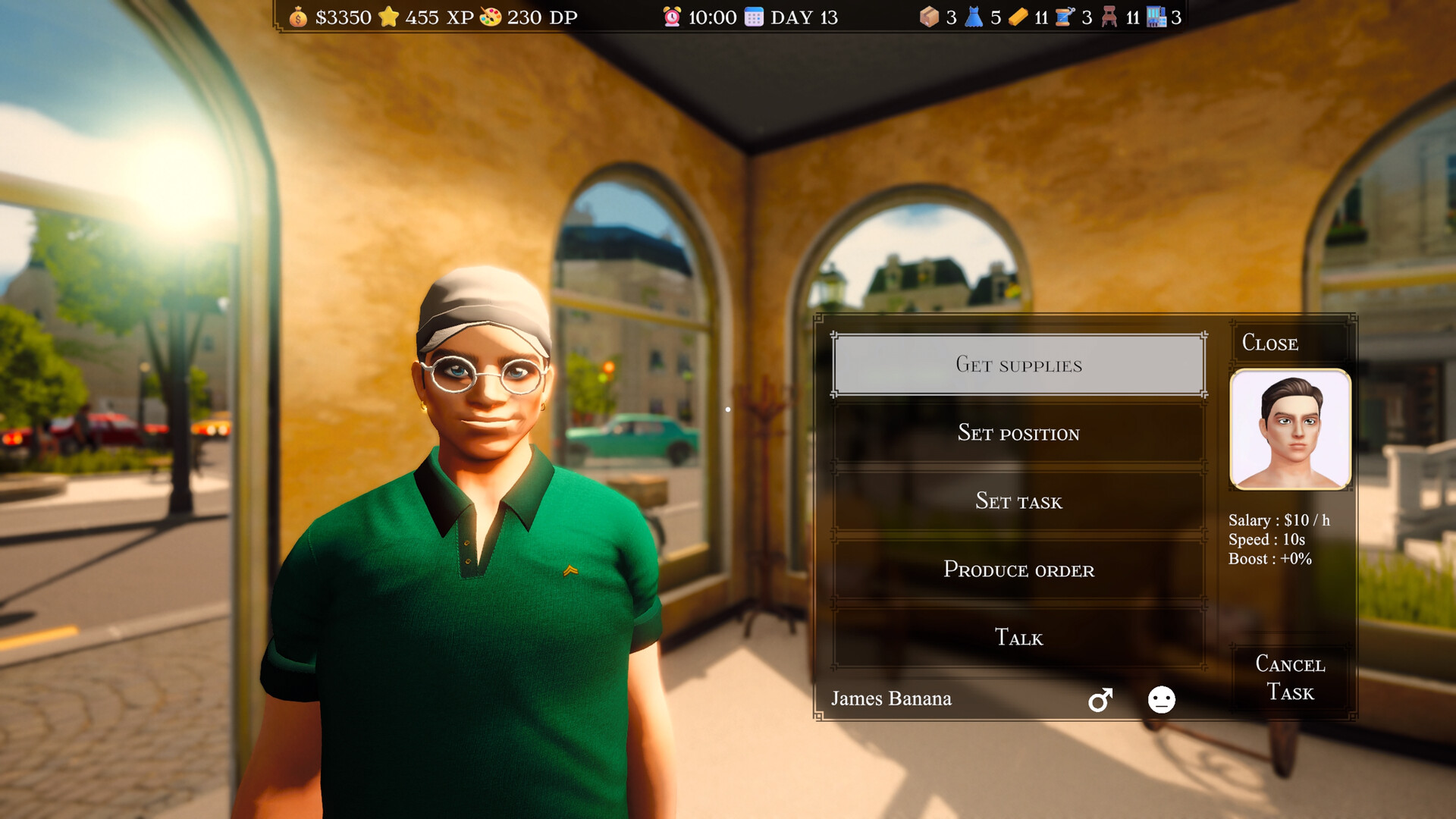Image resolution: width=1456 pixels, height=819 pixels.
Task: Select the XP star icon
Action: [x=391, y=17]
